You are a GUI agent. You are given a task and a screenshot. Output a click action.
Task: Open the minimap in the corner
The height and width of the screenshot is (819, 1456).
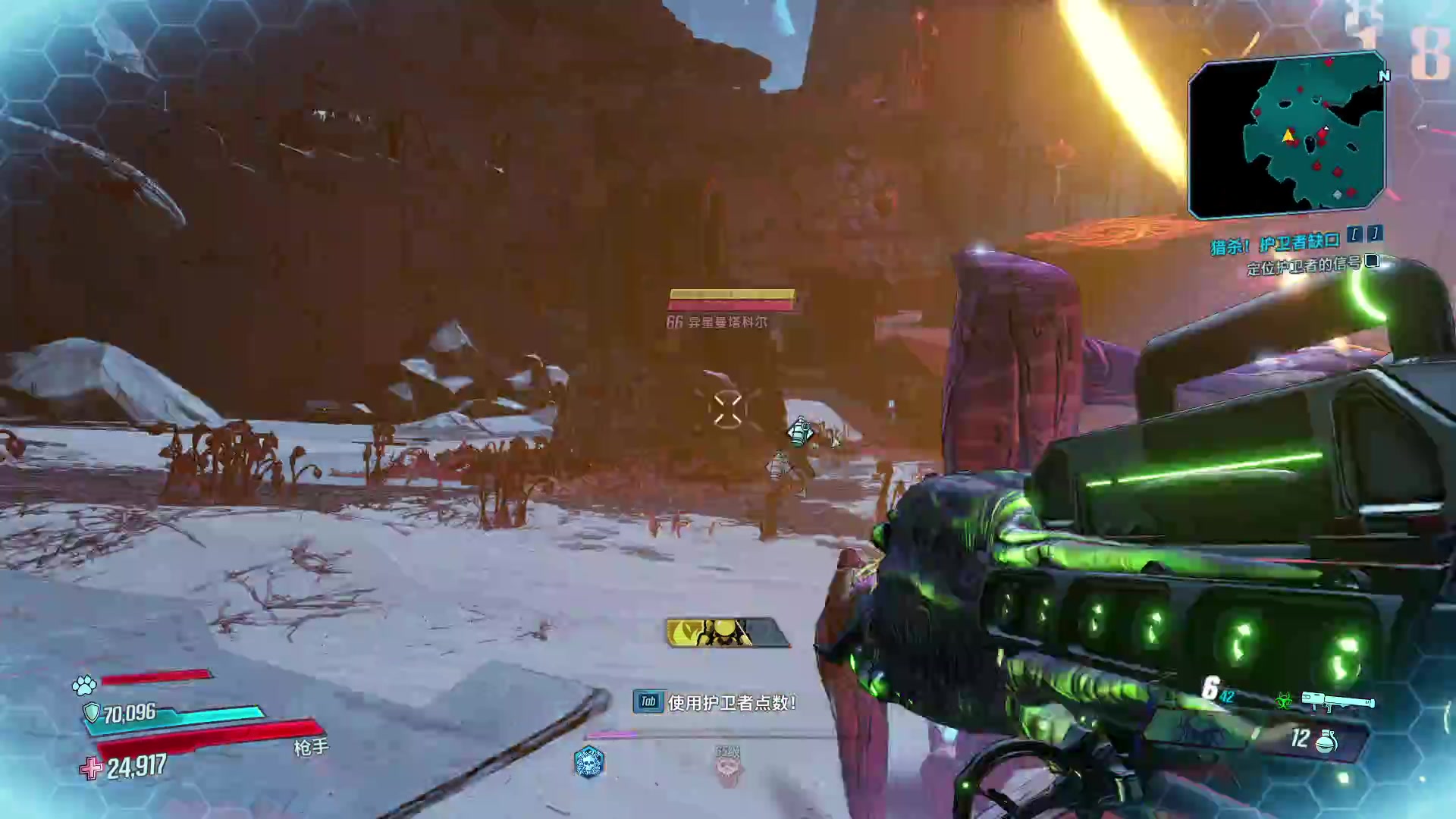1286,135
